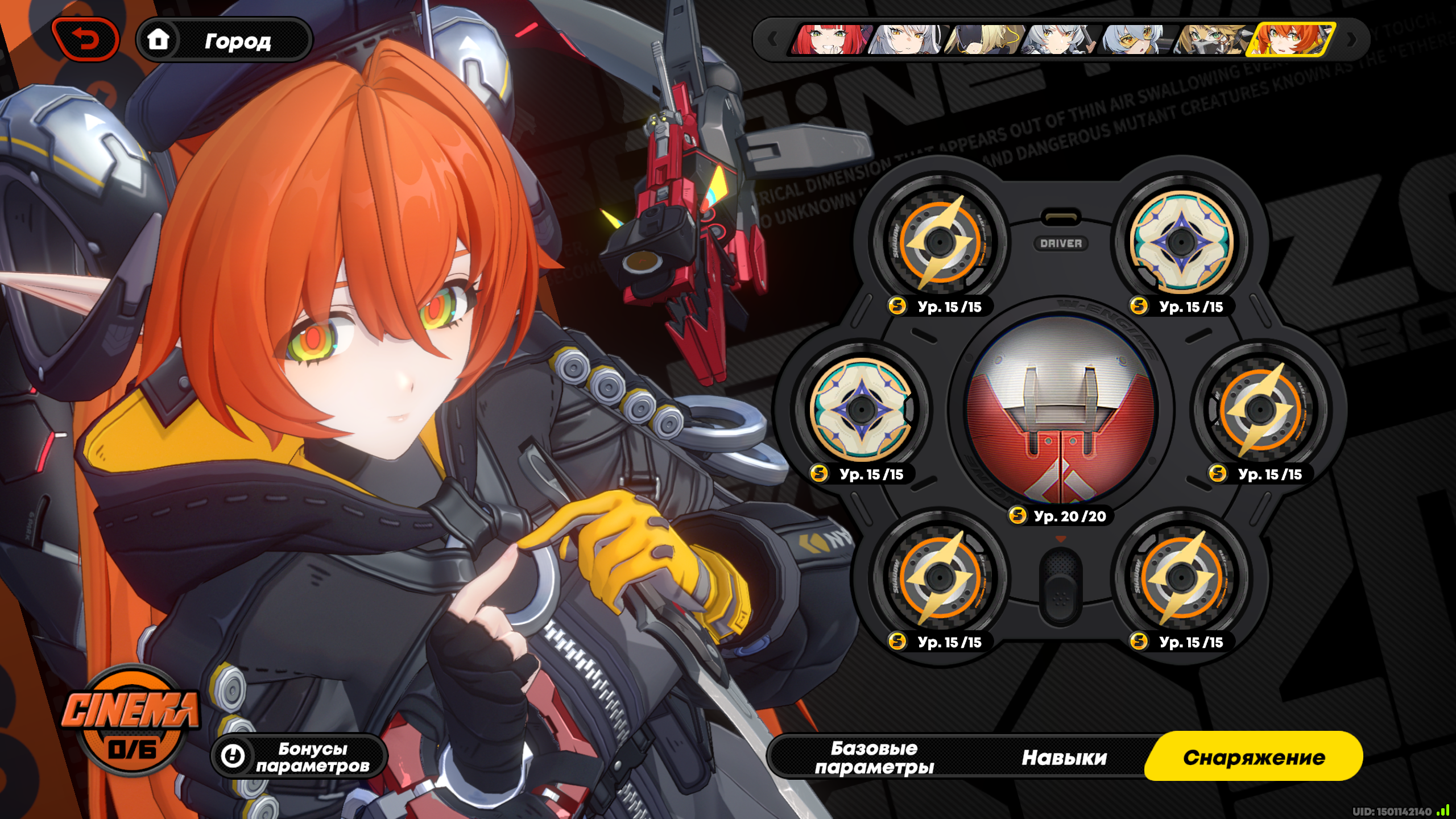Open the Навыки tab

point(1064,757)
